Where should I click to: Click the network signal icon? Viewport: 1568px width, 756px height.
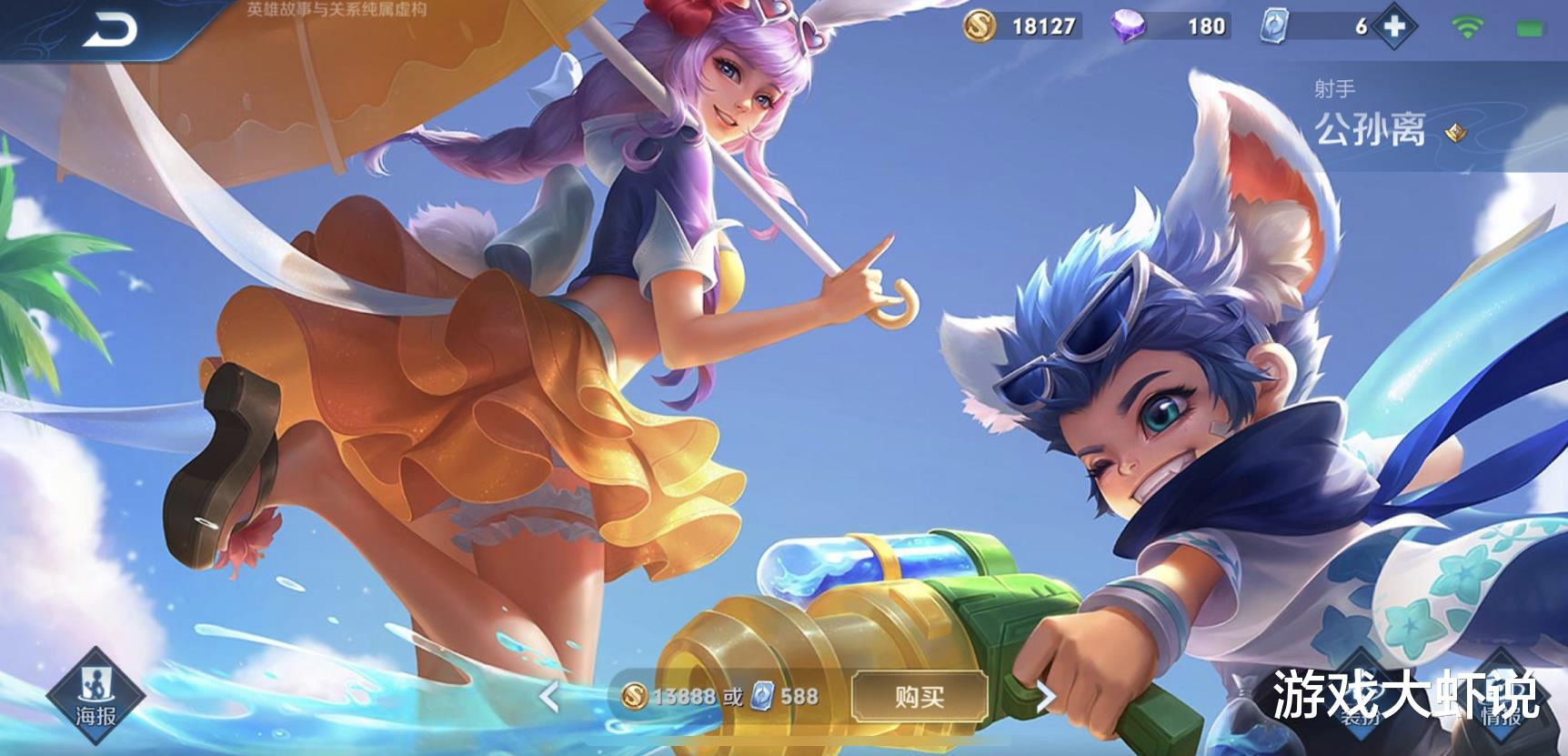click(x=1466, y=27)
